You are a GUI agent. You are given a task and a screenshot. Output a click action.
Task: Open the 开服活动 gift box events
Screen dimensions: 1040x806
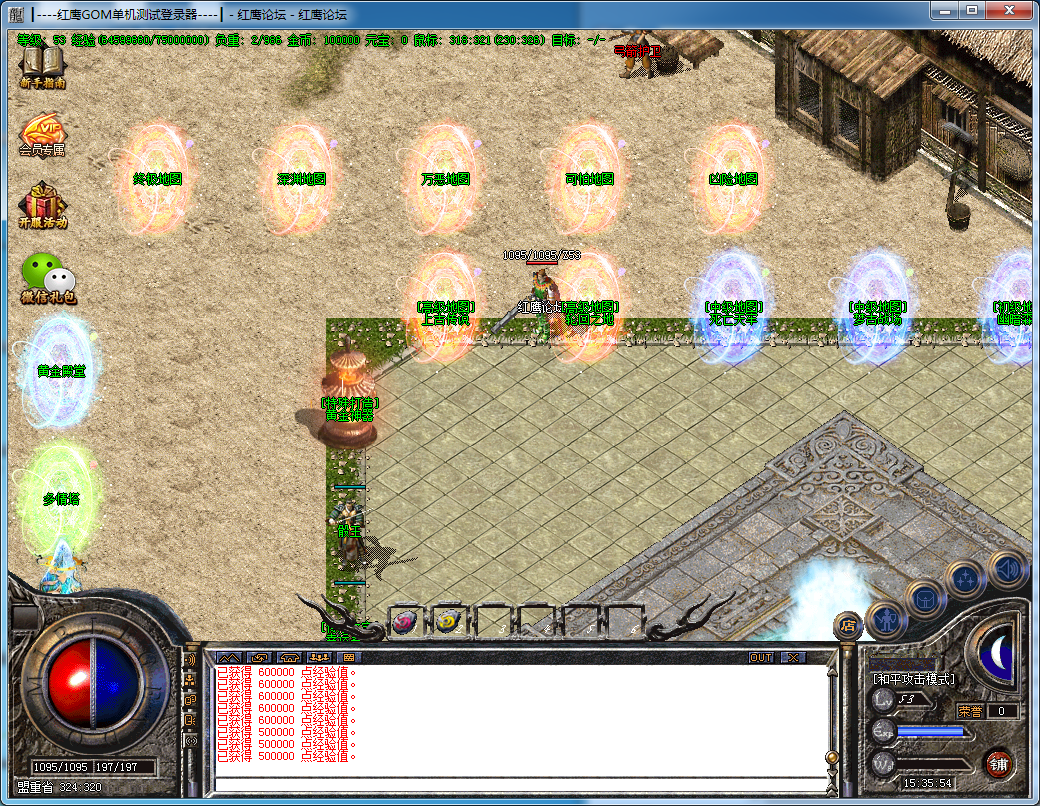tap(42, 205)
